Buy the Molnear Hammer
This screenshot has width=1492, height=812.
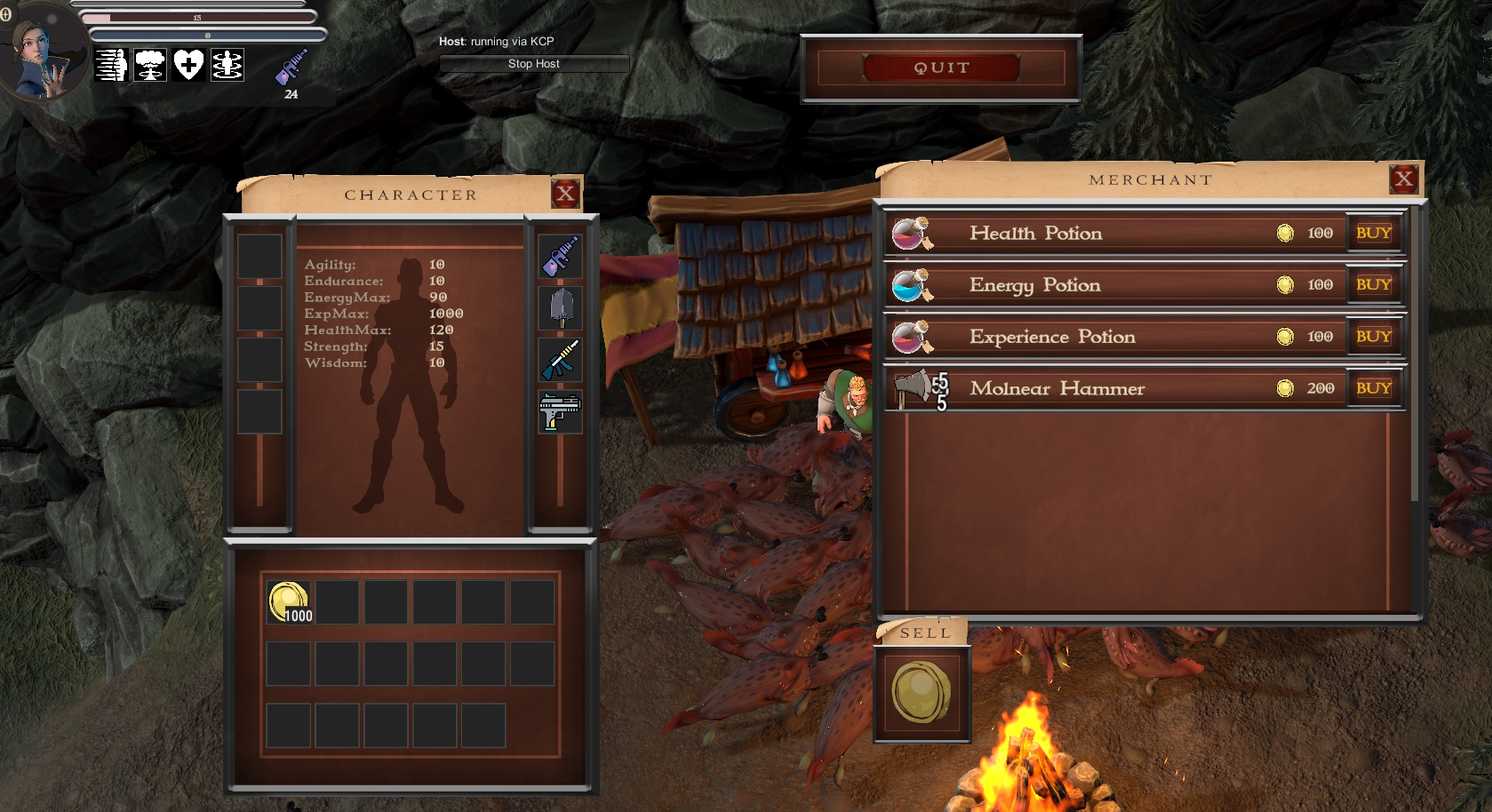pyautogui.click(x=1373, y=388)
